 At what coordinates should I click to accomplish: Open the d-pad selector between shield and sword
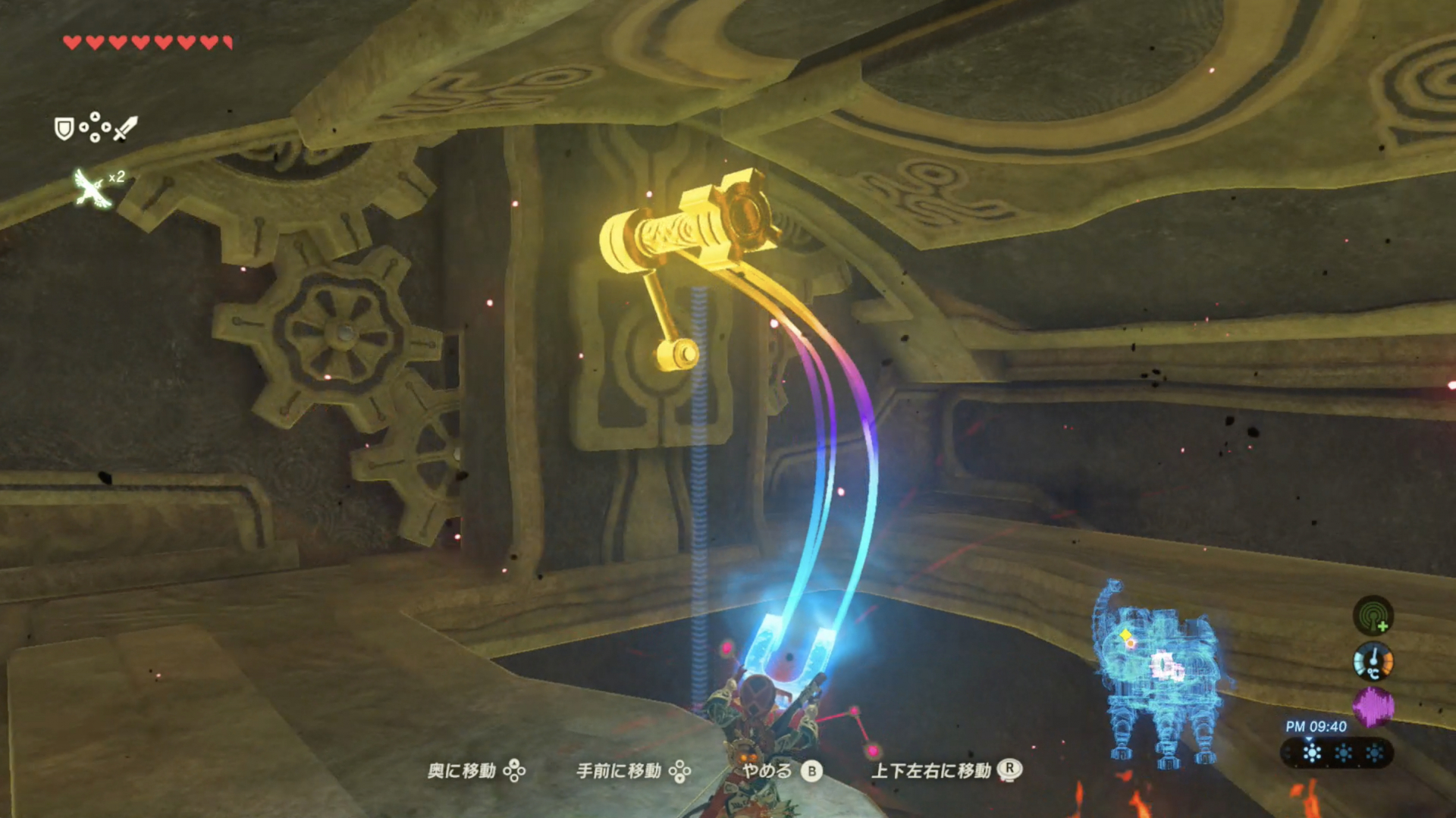tap(96, 127)
